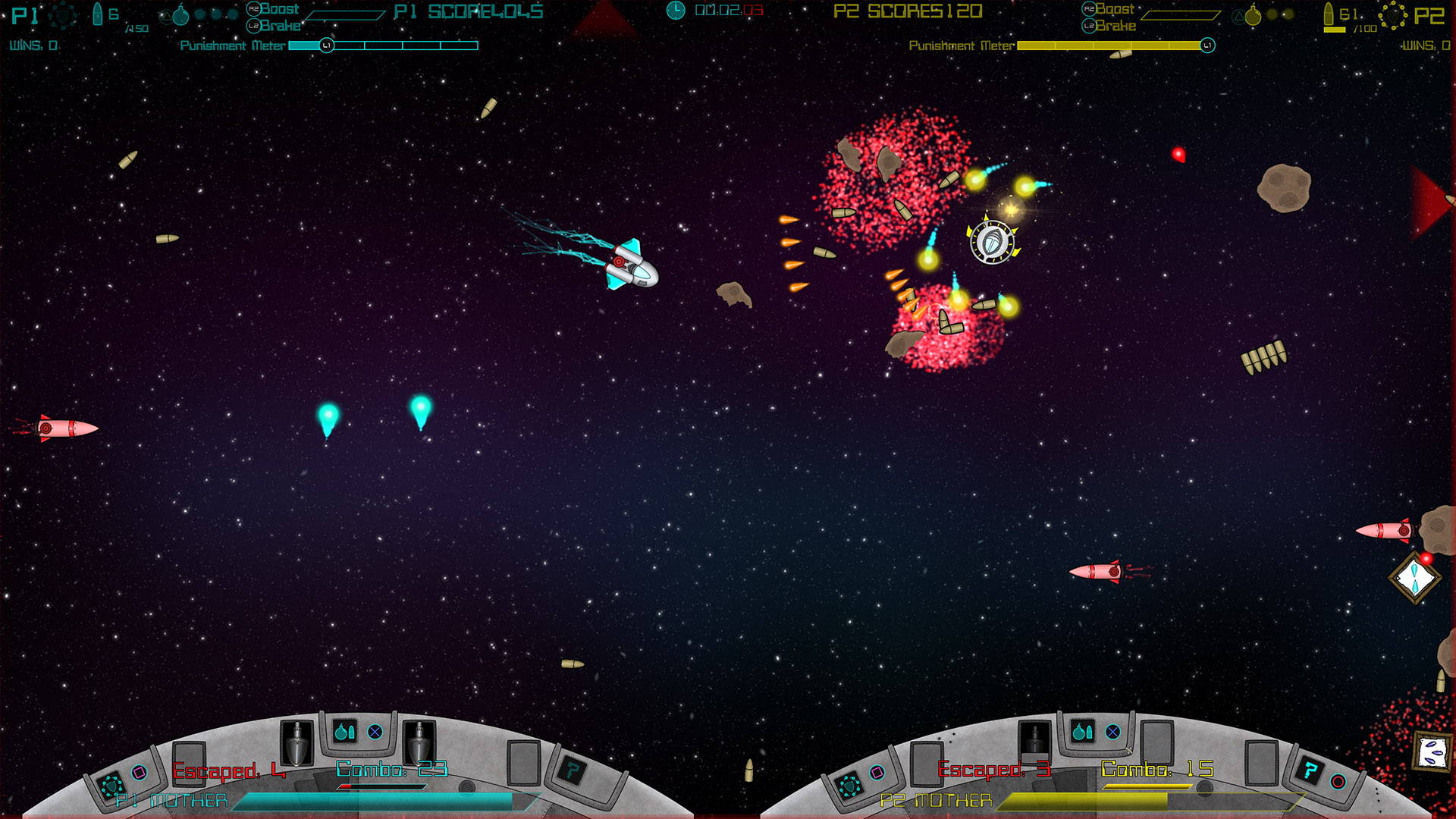Click the clock icon beside the match timer
The width and height of the screenshot is (1456, 819).
675,11
